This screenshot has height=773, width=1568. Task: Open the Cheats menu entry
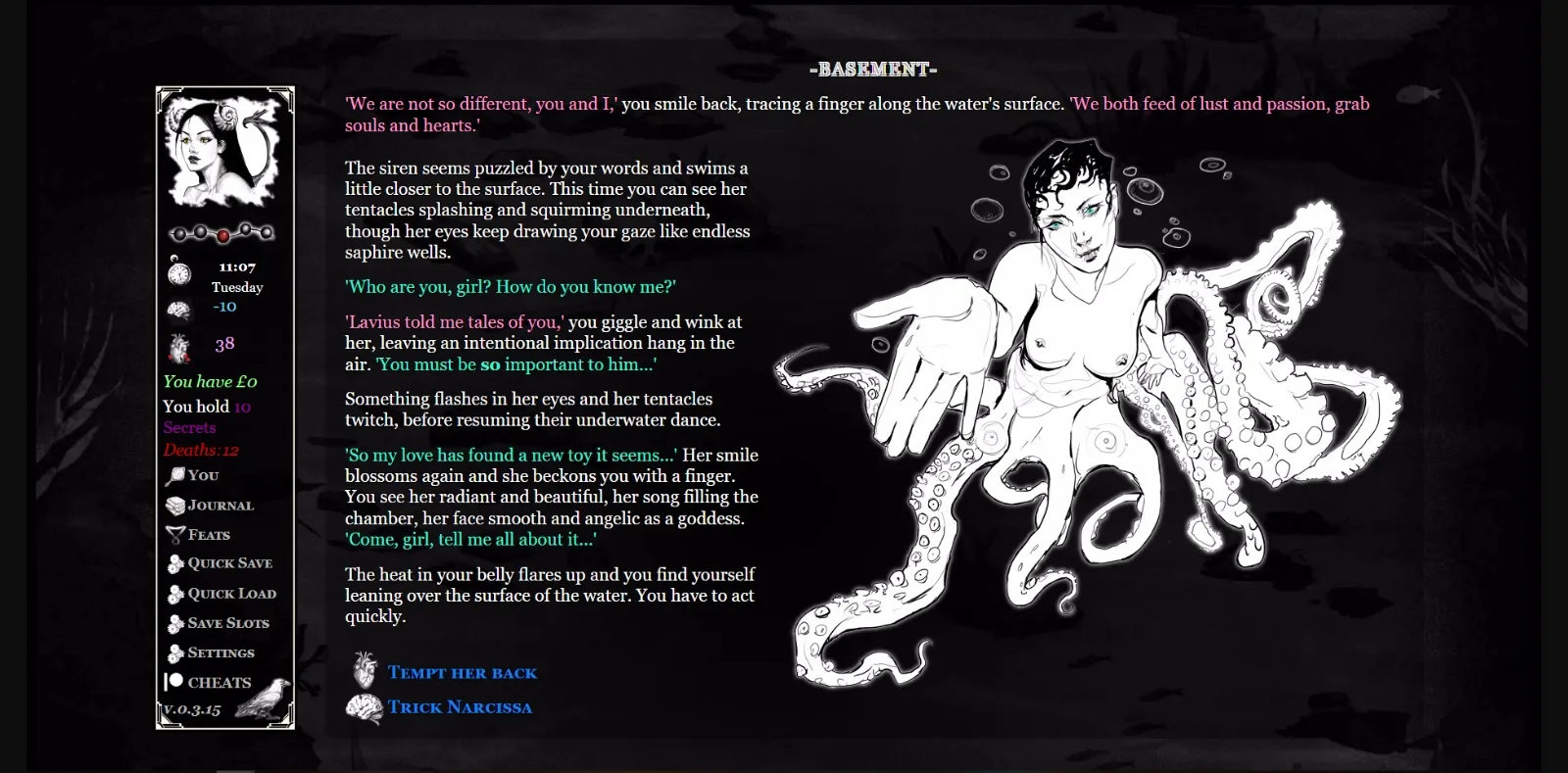218,682
